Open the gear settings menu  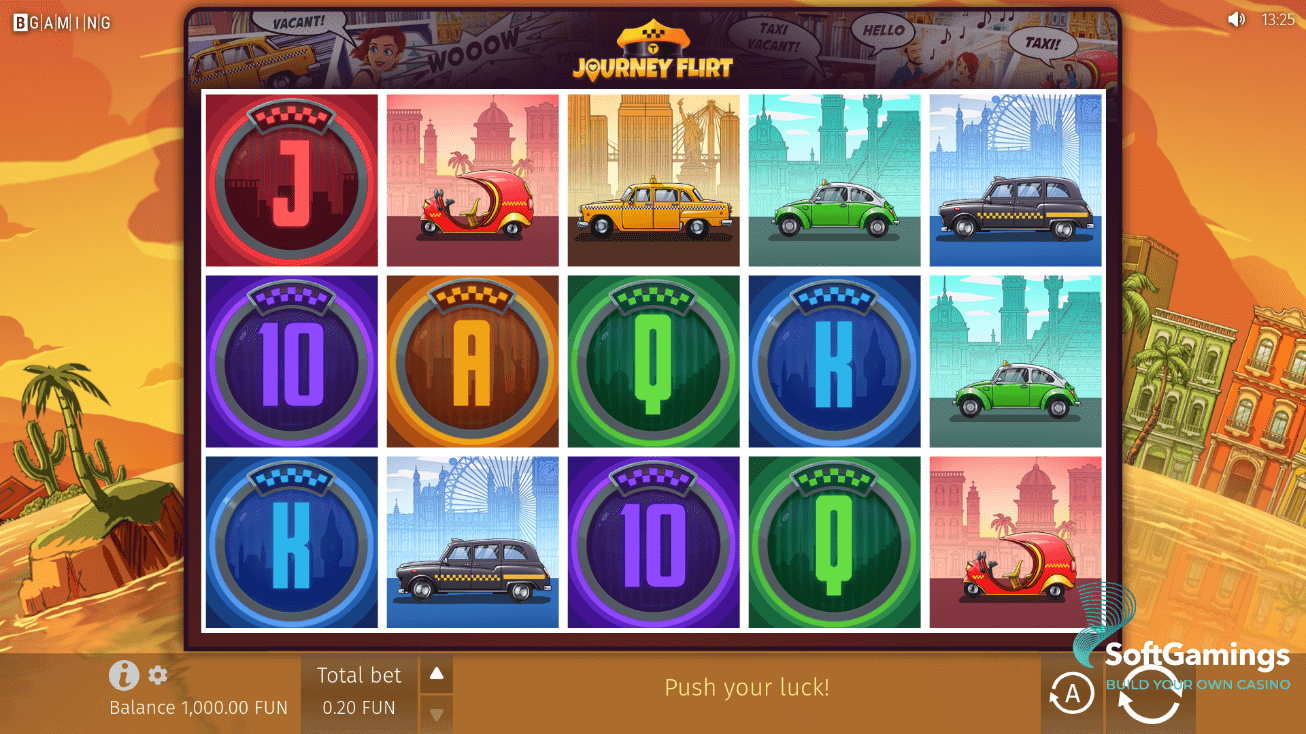pos(158,675)
